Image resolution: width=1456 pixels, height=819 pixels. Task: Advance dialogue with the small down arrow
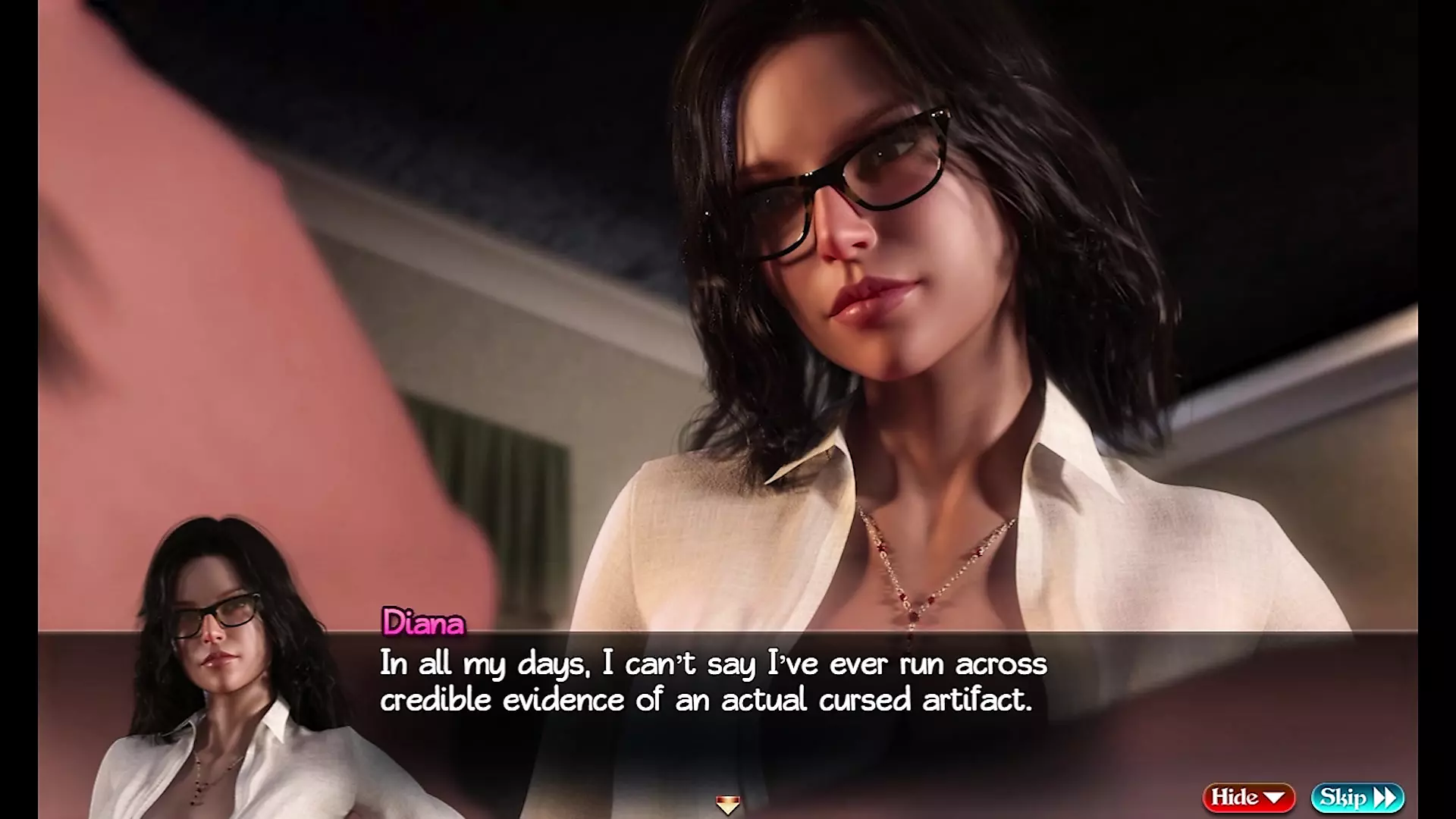click(x=727, y=804)
